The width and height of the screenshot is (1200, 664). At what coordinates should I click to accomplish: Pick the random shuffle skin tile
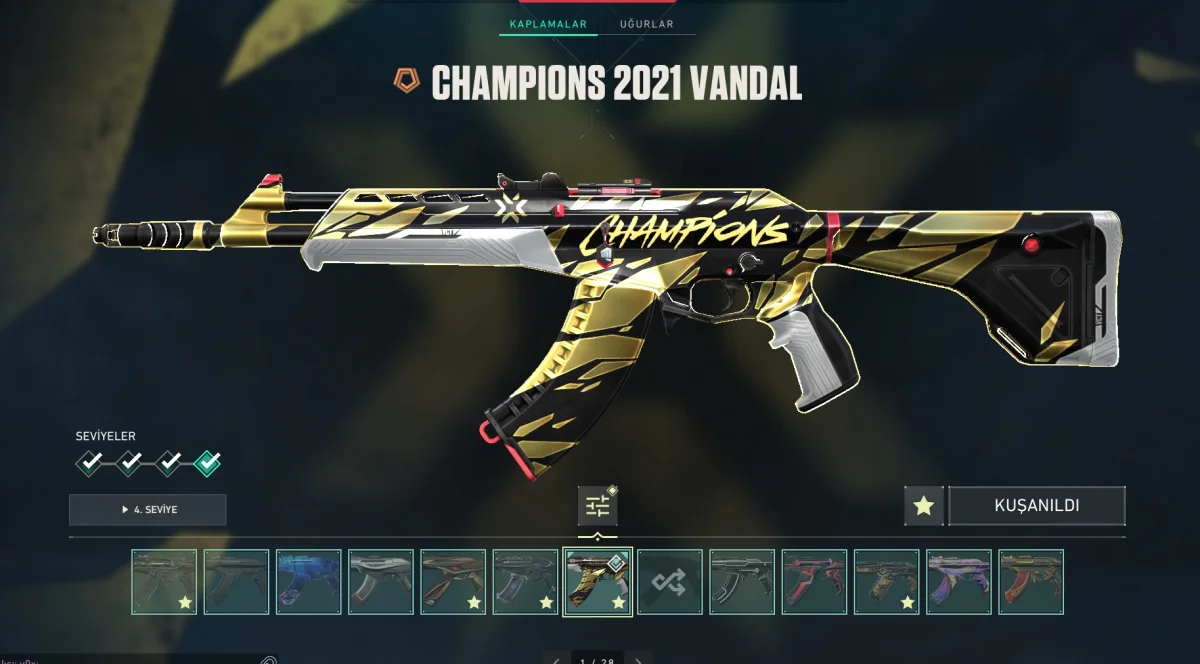click(x=670, y=581)
